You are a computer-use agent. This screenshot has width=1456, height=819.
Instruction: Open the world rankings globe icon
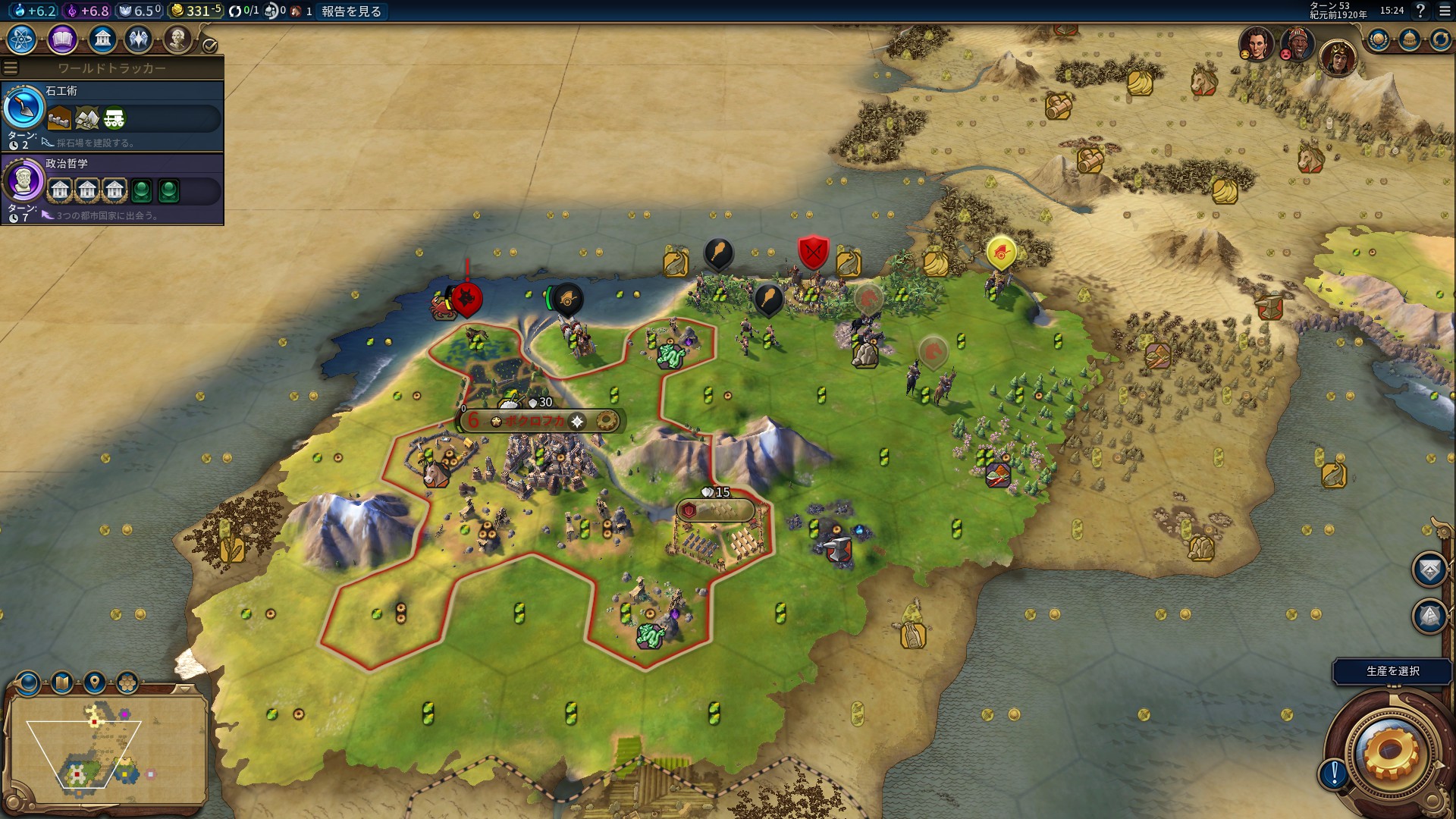1378,39
